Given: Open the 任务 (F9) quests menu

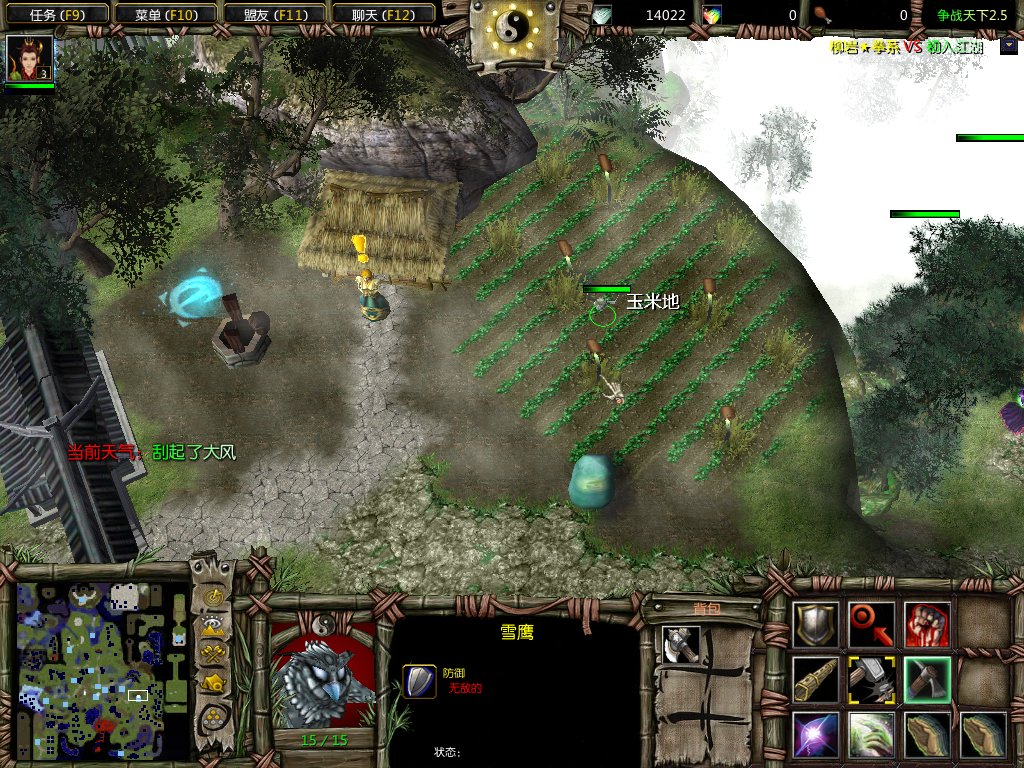Looking at the screenshot, I should (55, 15).
